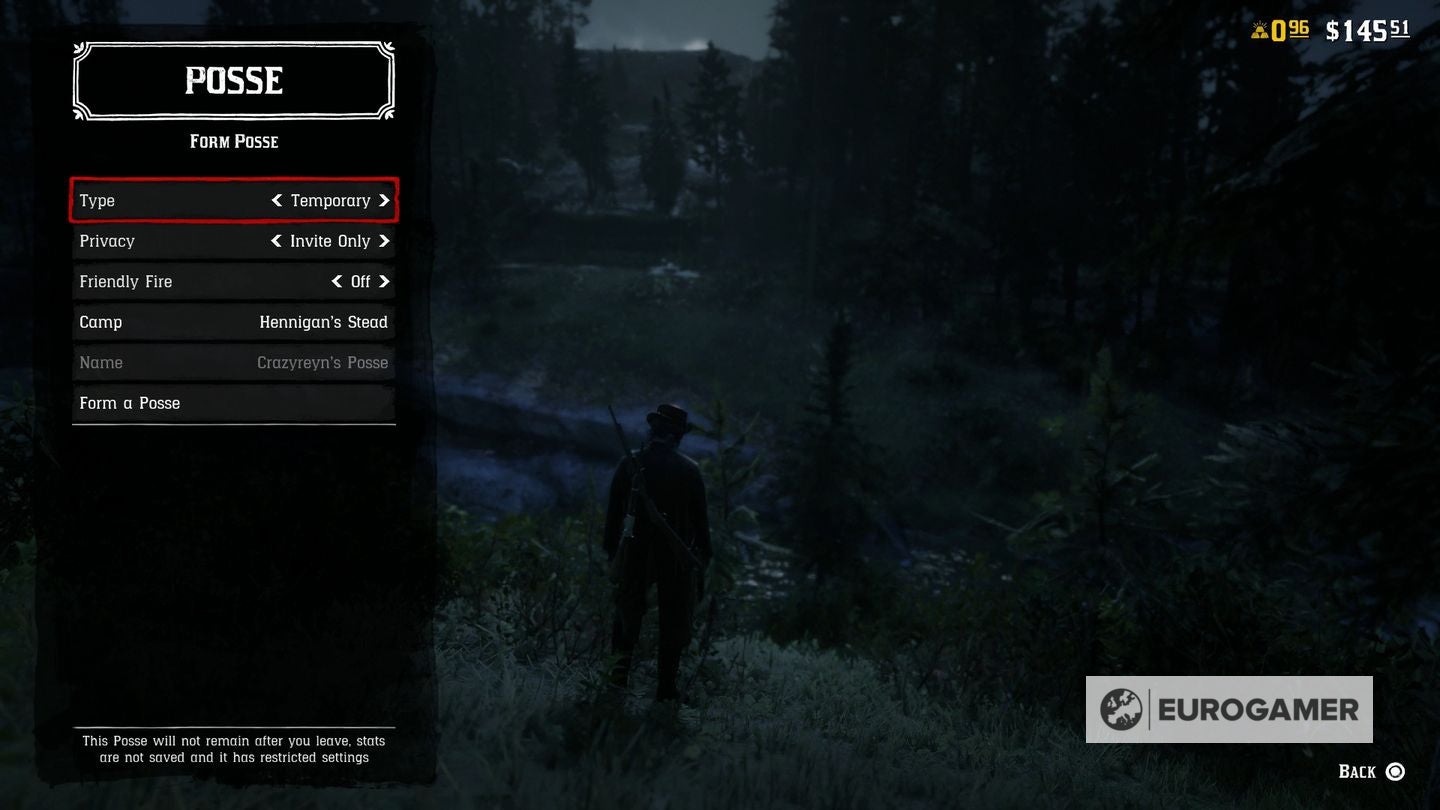The height and width of the screenshot is (810, 1440).
Task: Cycle the Friendly Fire setting forward
Action: click(x=387, y=281)
